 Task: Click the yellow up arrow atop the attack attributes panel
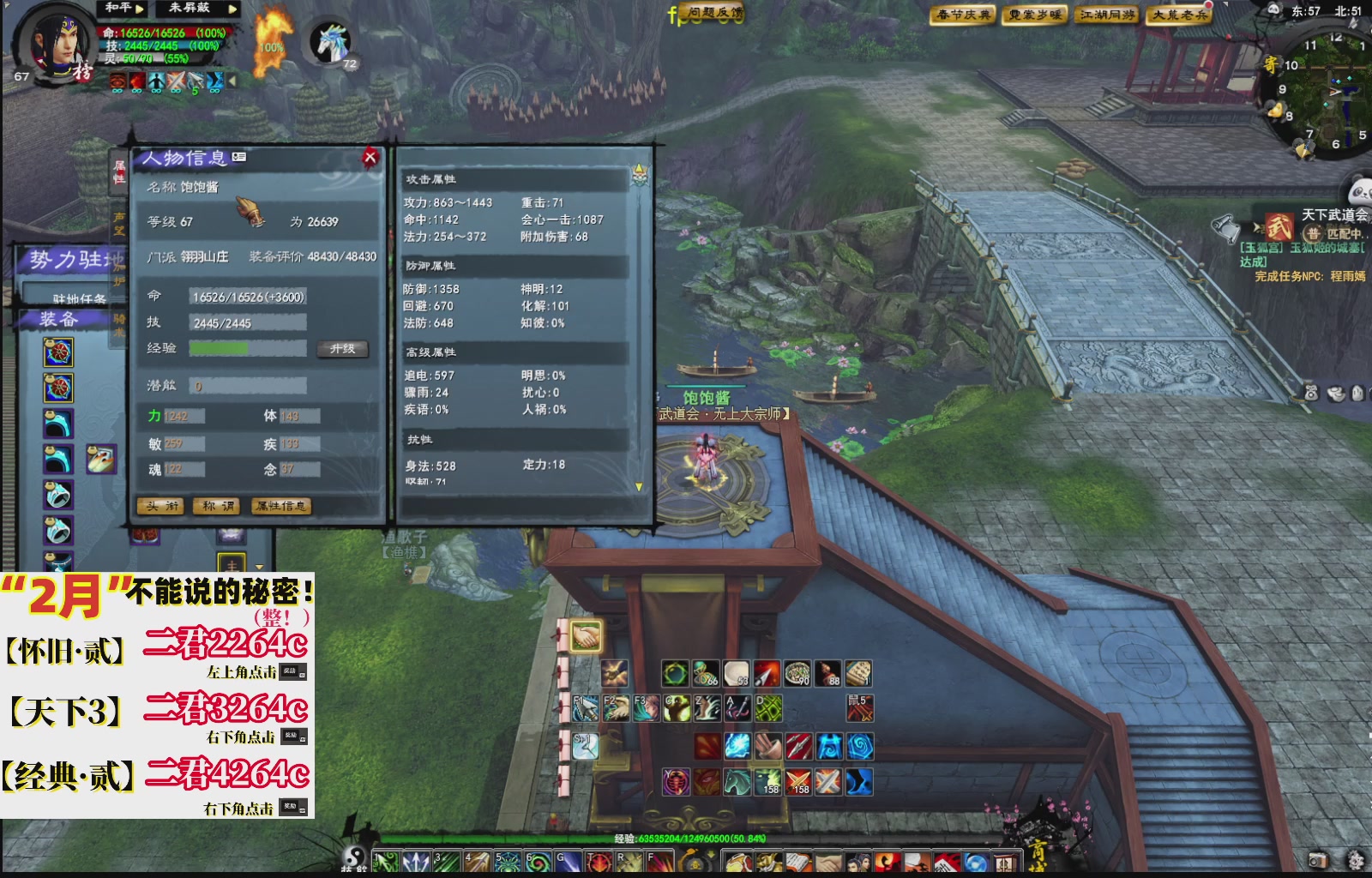coord(637,169)
